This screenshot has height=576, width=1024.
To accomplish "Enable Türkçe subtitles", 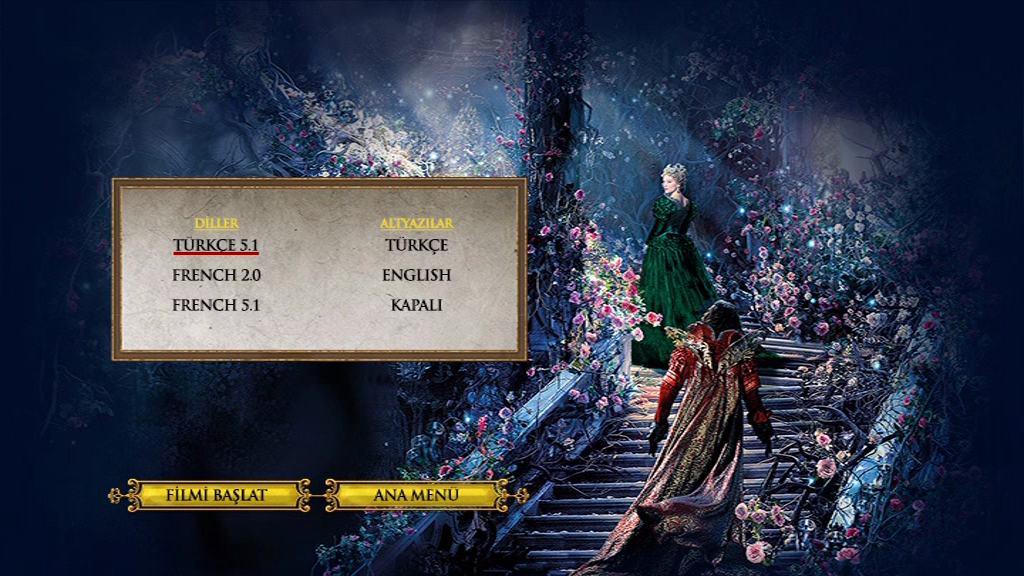I will 416,245.
